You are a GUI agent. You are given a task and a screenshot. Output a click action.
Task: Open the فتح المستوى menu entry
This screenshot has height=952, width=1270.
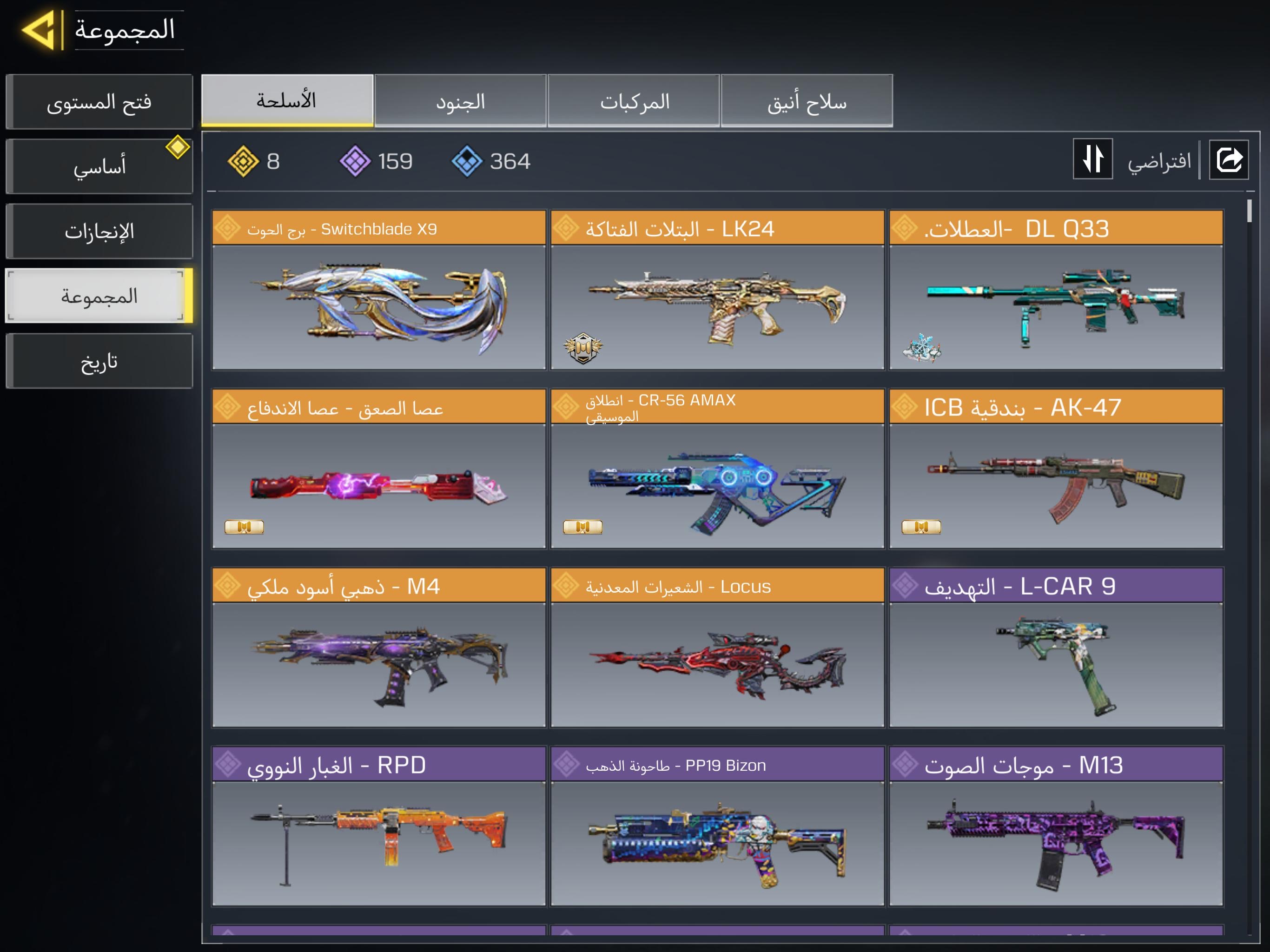click(99, 102)
